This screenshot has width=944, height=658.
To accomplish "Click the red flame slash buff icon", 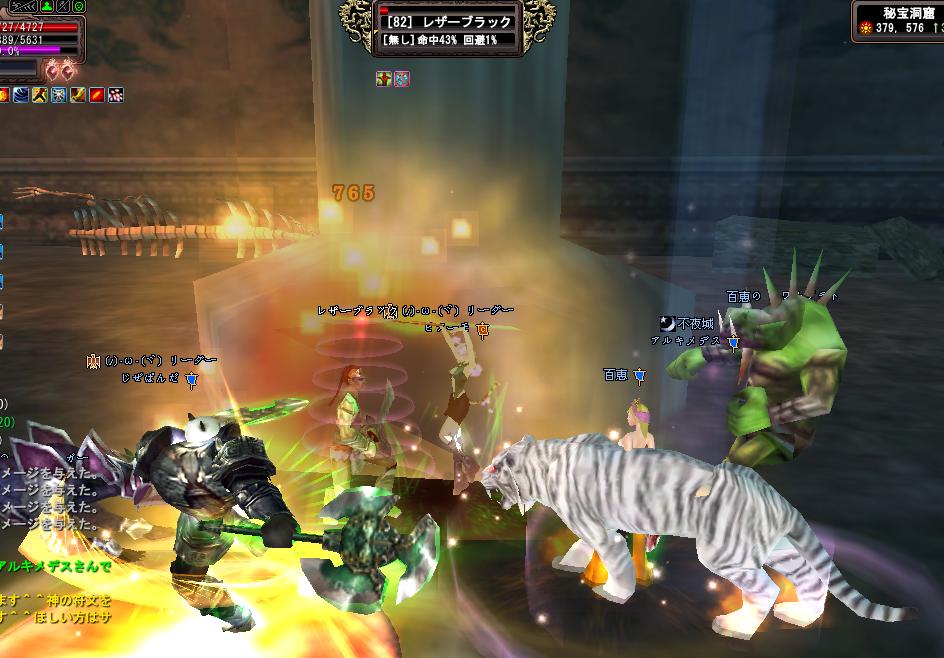I will pyautogui.click(x=97, y=95).
